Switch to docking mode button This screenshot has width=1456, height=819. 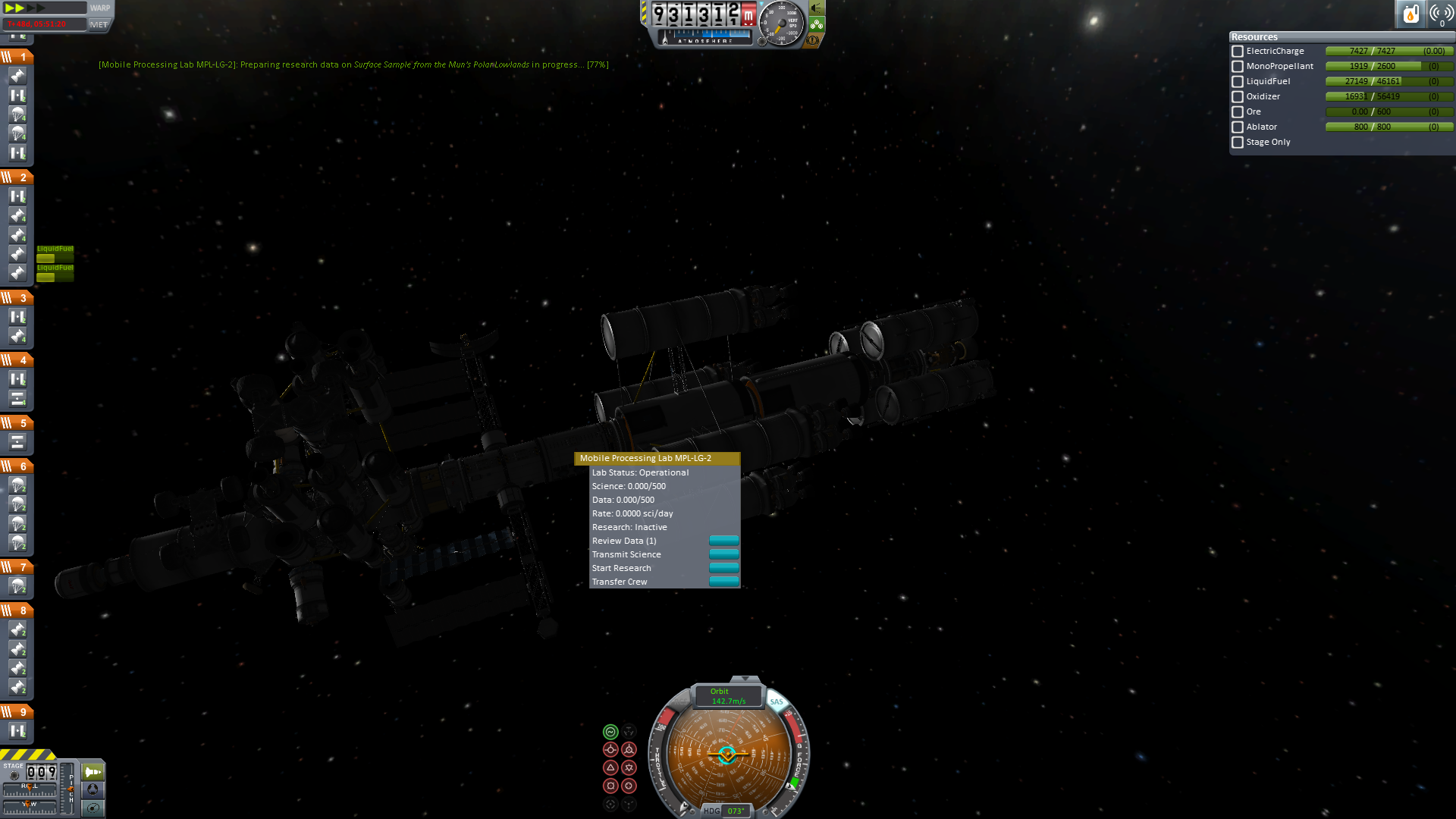coord(93,789)
